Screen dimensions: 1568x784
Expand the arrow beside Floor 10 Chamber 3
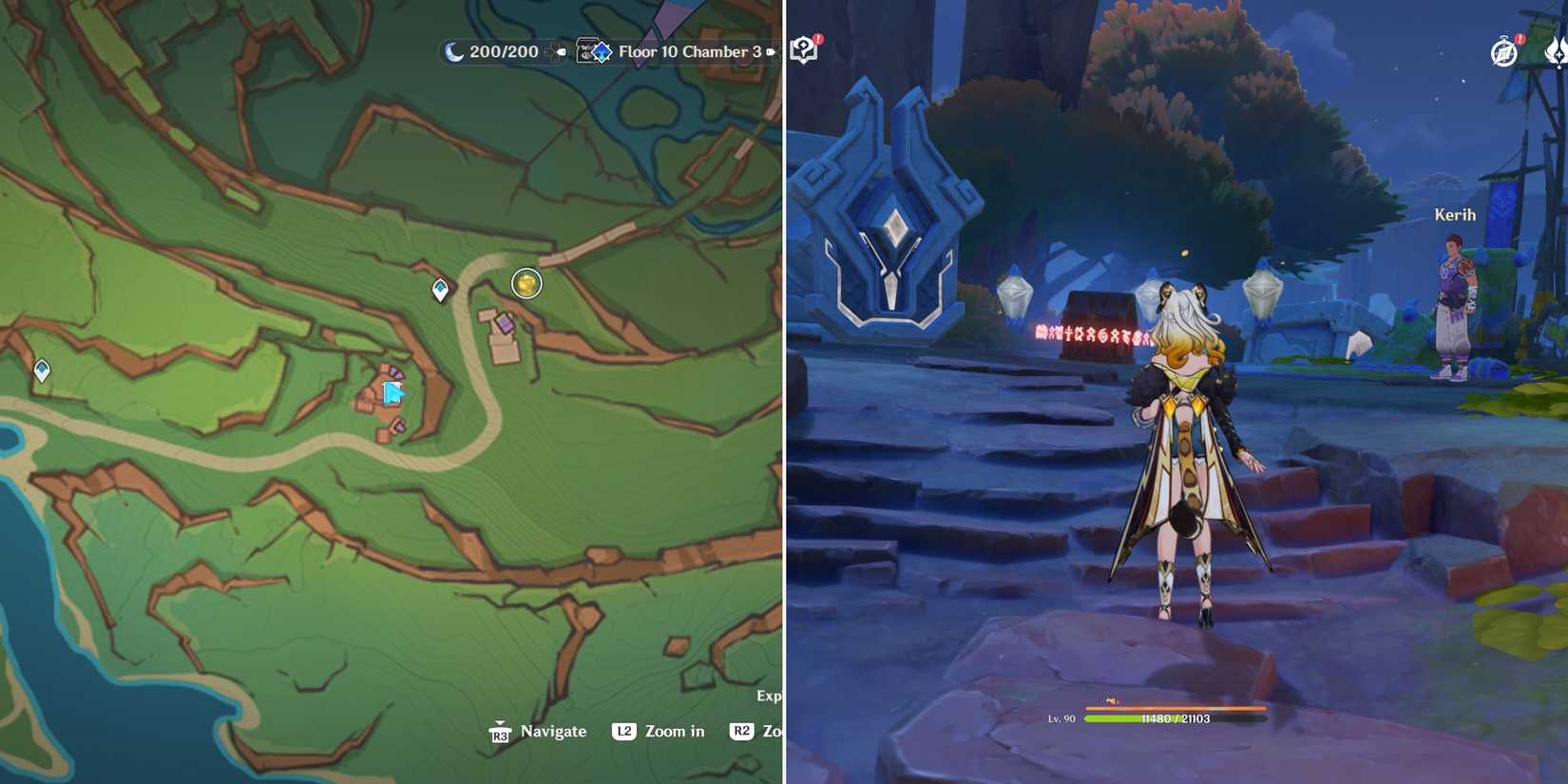click(x=772, y=53)
